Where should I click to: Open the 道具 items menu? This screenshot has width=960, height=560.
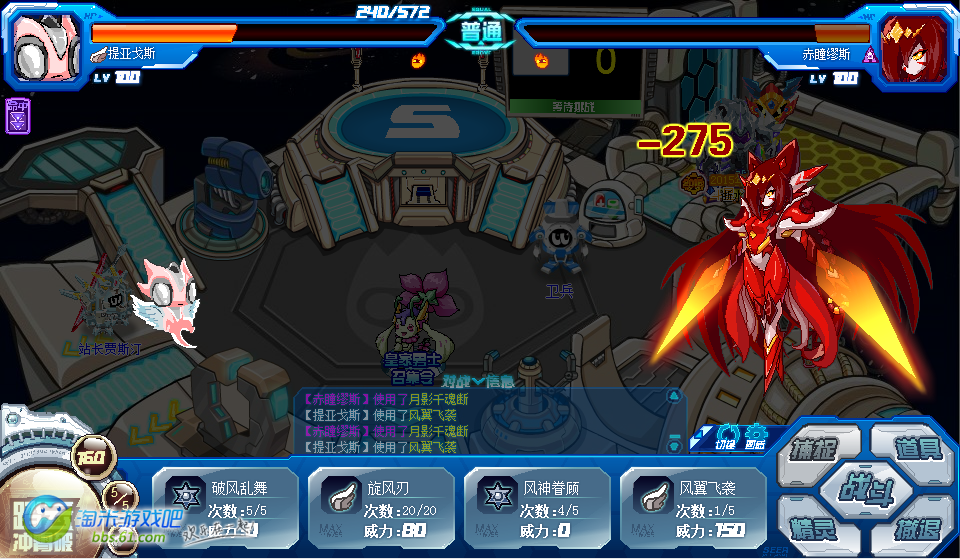pyautogui.click(x=914, y=446)
